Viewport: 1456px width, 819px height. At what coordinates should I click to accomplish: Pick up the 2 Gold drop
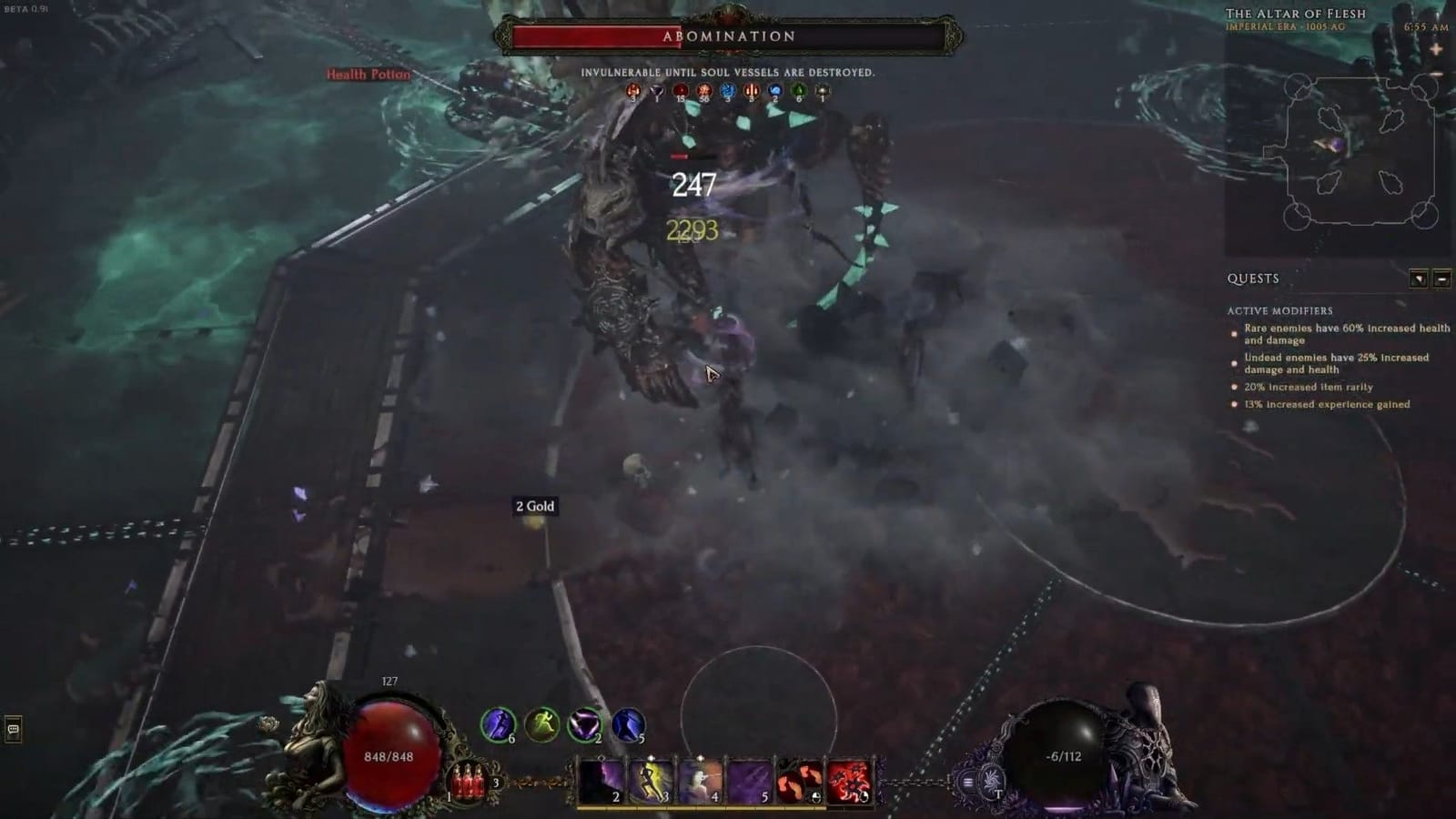point(534,507)
